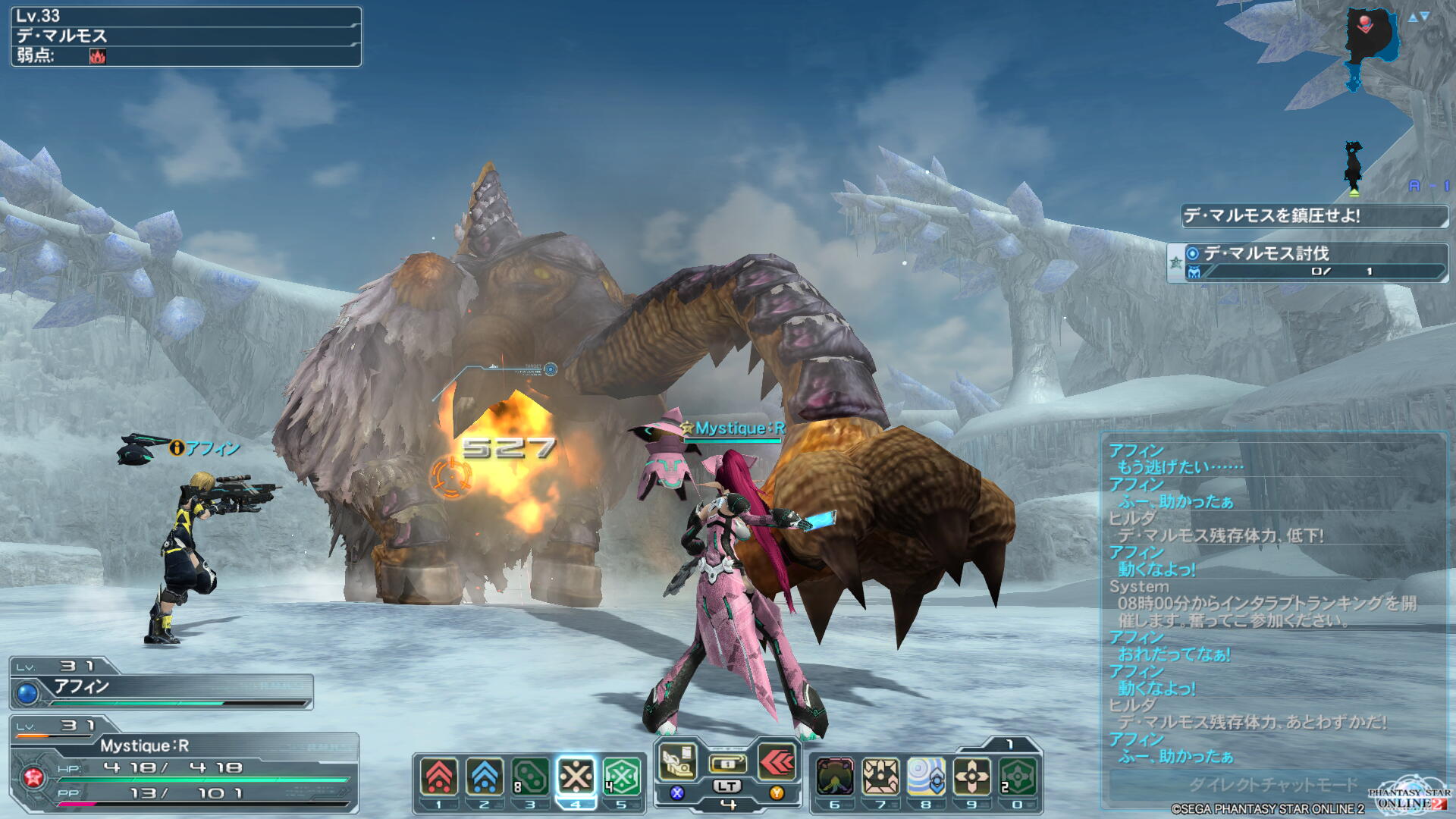Activate the highlighted X-shaped skill in slot 4
The image size is (1456, 819).
coord(576,777)
